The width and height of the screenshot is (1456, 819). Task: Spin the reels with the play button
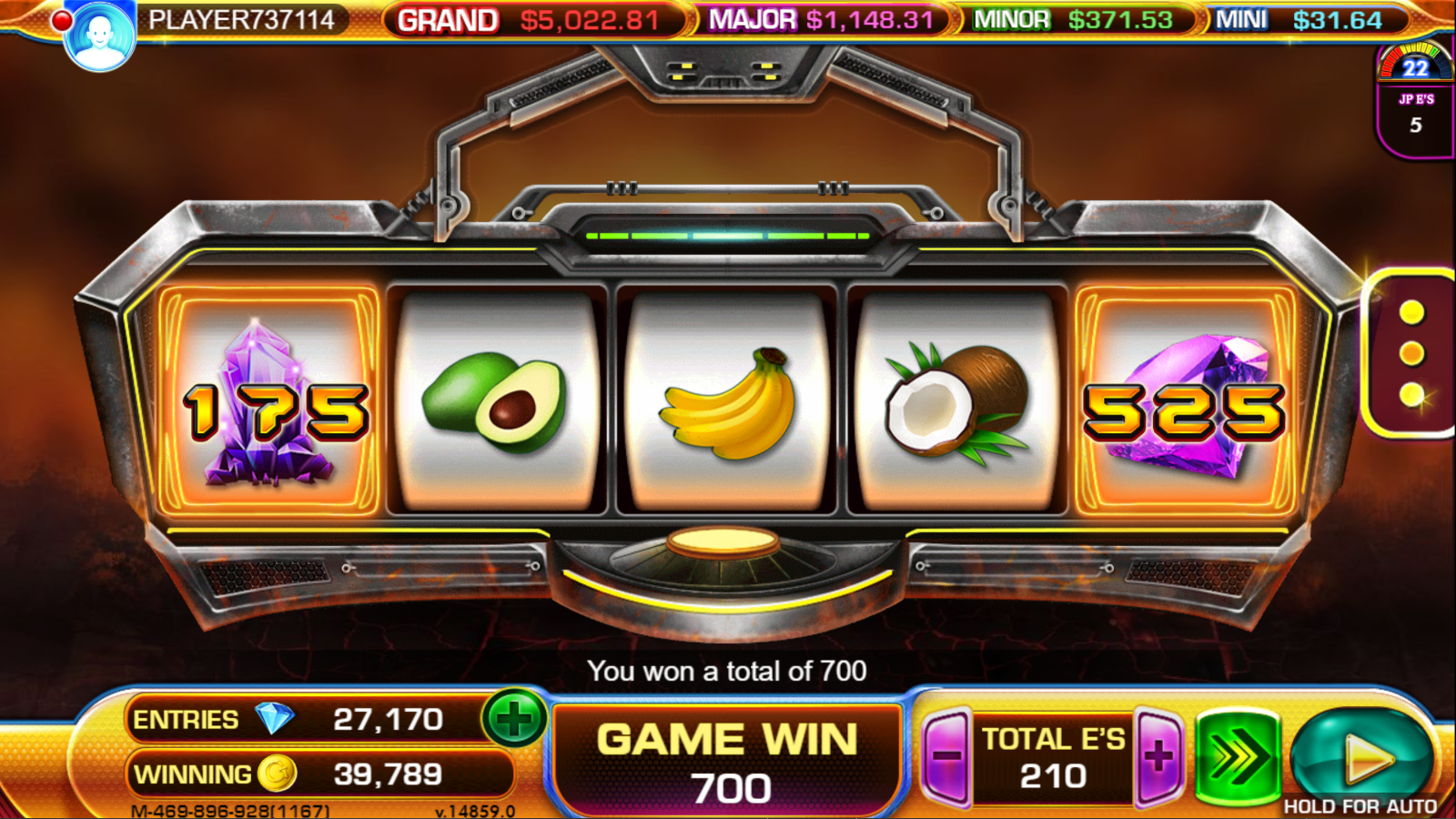[x=1362, y=755]
